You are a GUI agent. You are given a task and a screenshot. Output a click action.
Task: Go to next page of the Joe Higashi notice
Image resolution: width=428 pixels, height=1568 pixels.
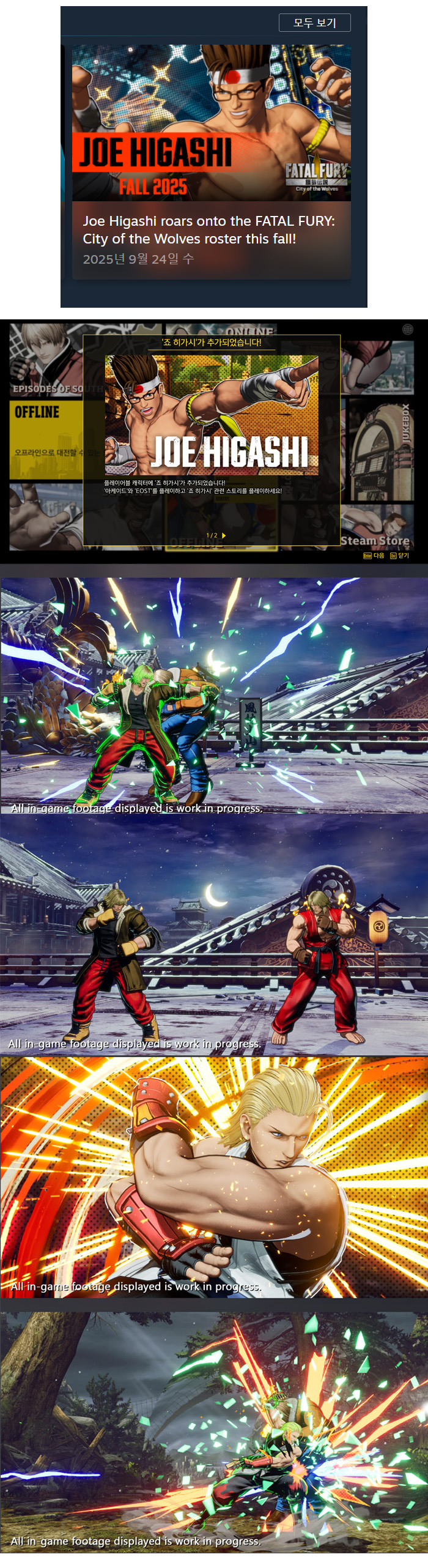[x=224, y=535]
